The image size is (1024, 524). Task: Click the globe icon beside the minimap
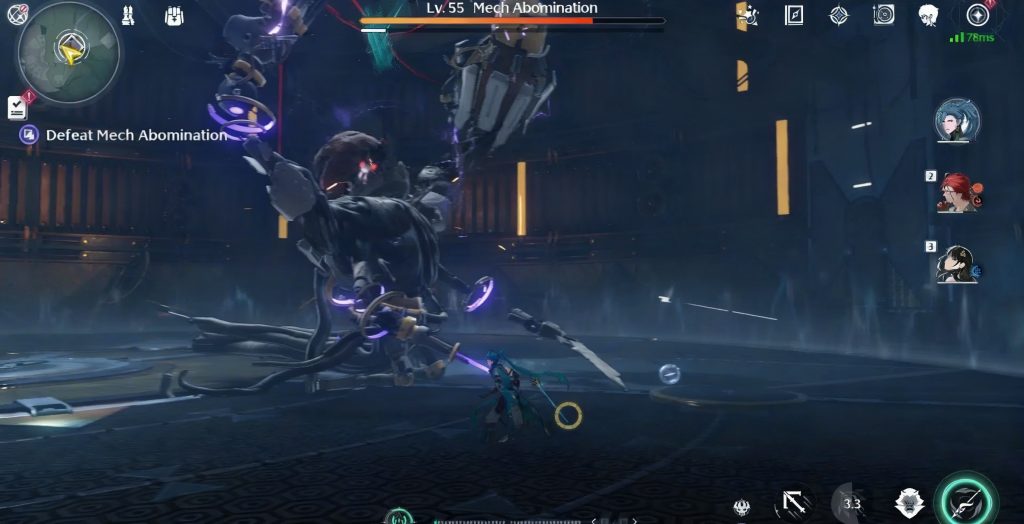(17, 14)
